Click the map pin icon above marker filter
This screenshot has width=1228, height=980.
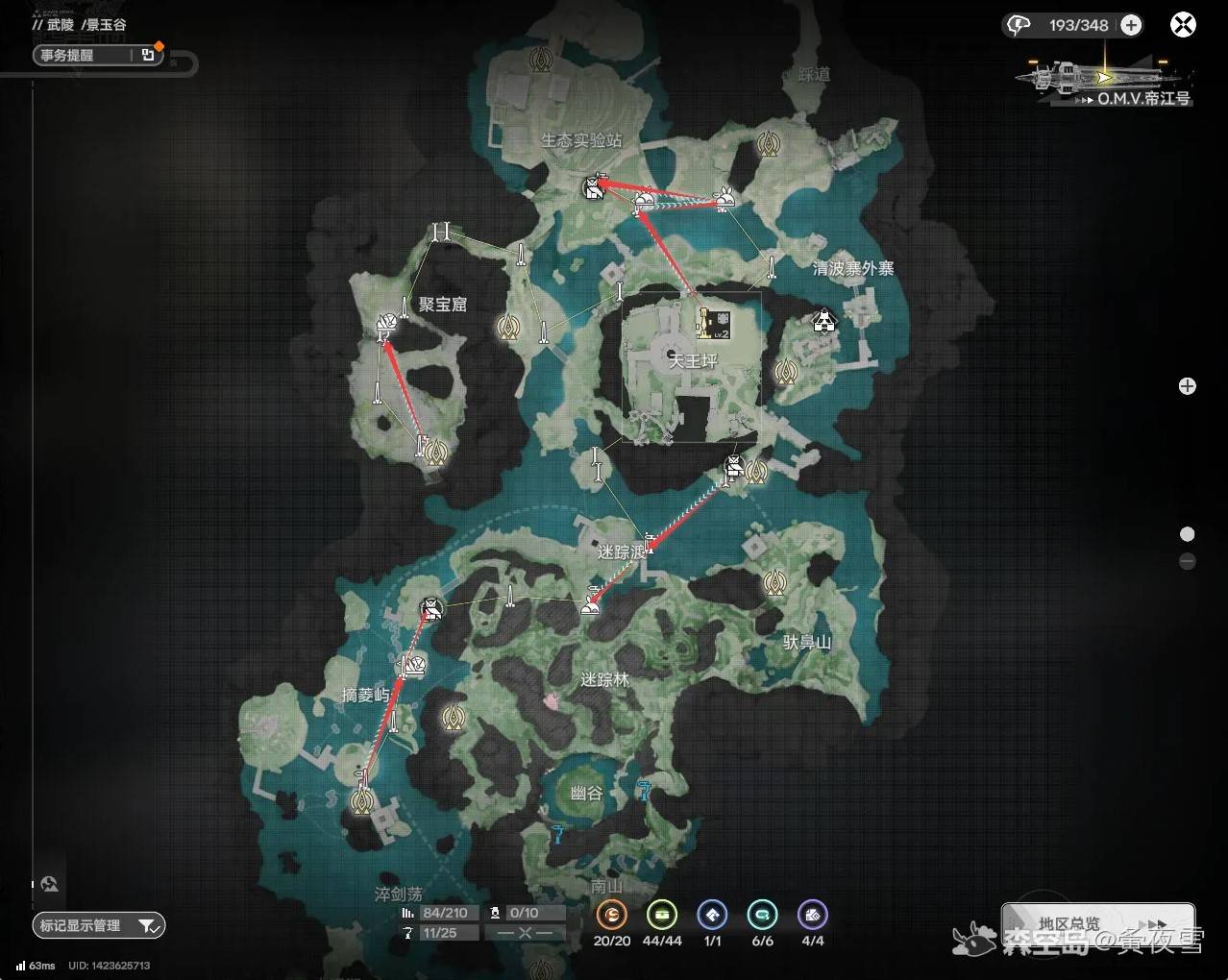(49, 884)
